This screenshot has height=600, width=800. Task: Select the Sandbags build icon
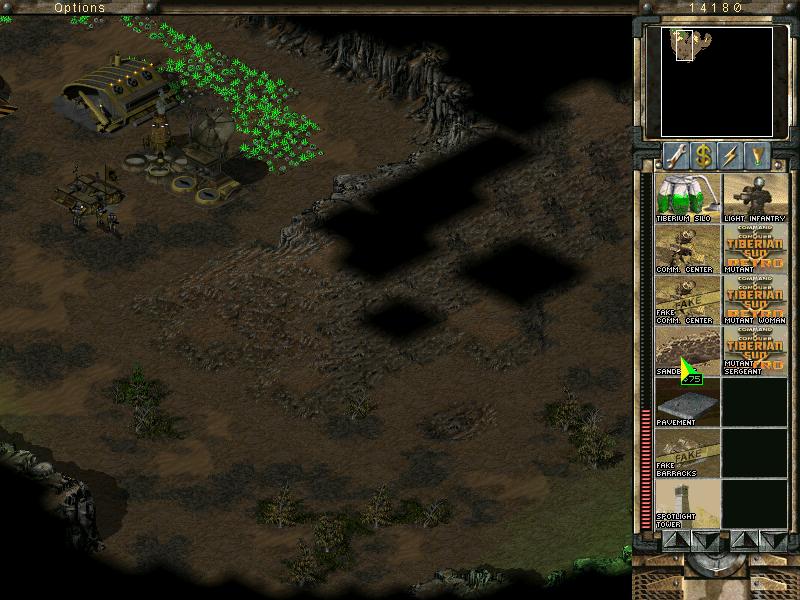[687, 350]
